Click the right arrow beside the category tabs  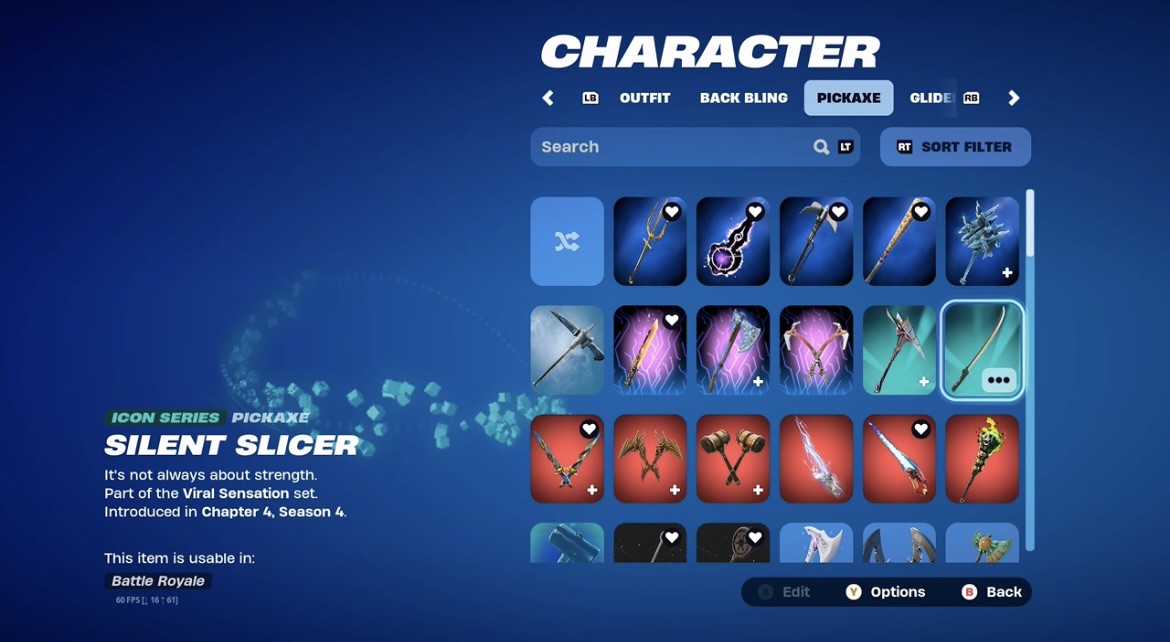click(1013, 98)
